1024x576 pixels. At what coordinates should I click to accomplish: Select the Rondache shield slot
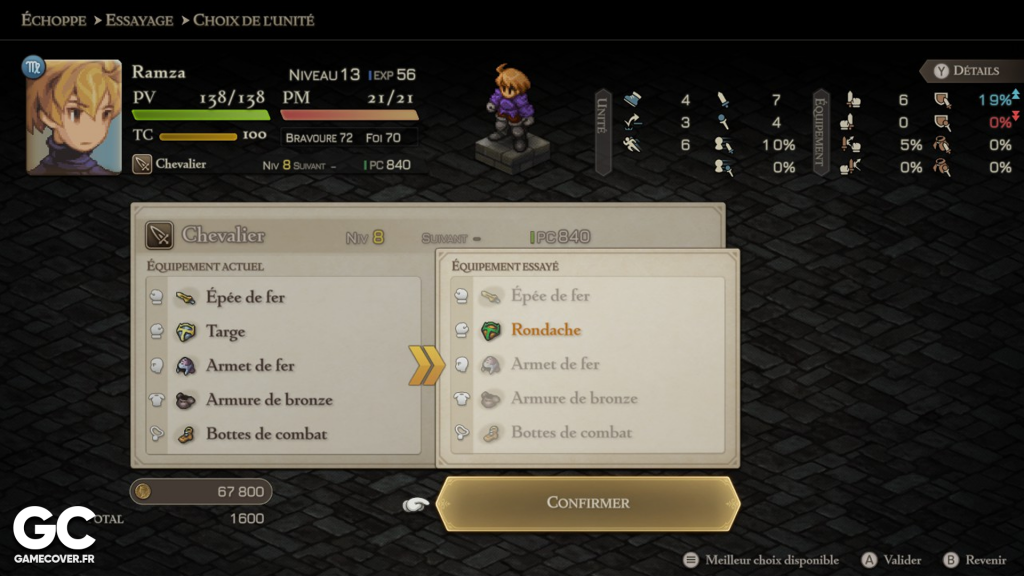545,330
